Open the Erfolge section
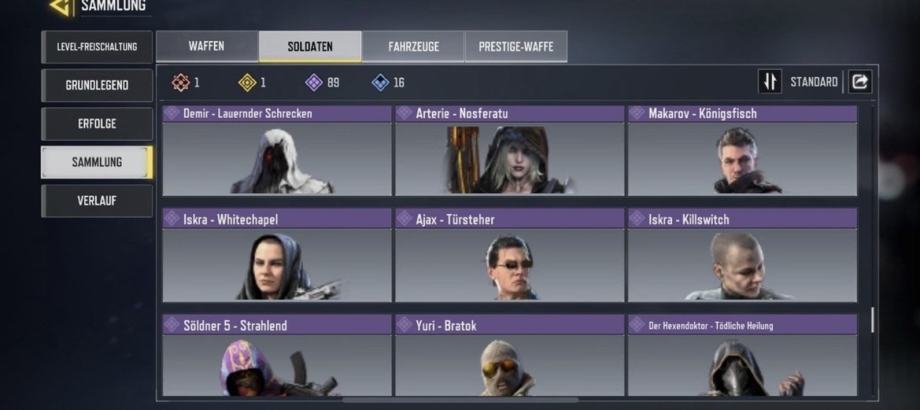The width and height of the screenshot is (920, 410). pyautogui.click(x=96, y=124)
